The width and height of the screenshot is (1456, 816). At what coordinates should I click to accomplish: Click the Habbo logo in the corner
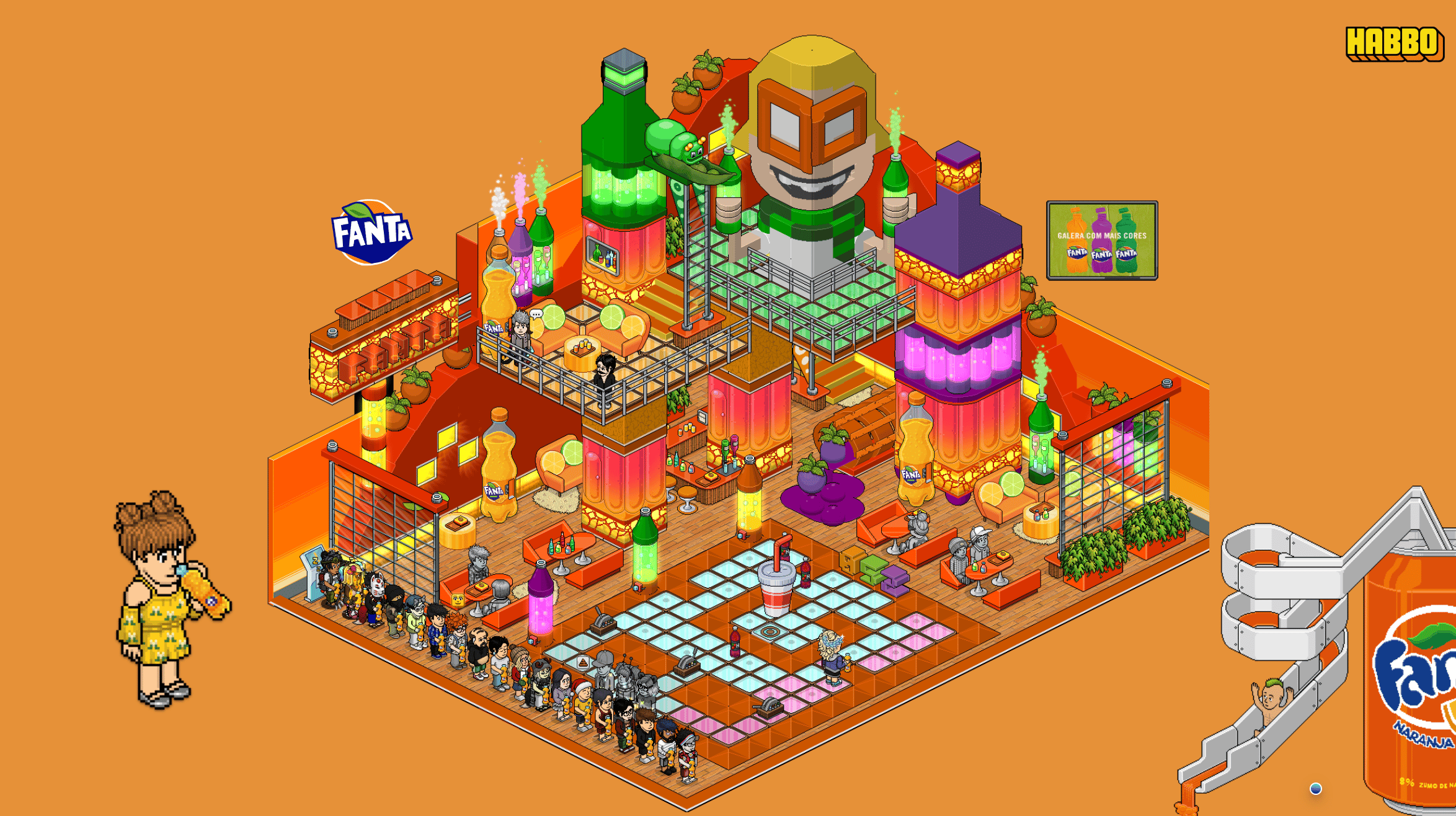click(x=1393, y=43)
